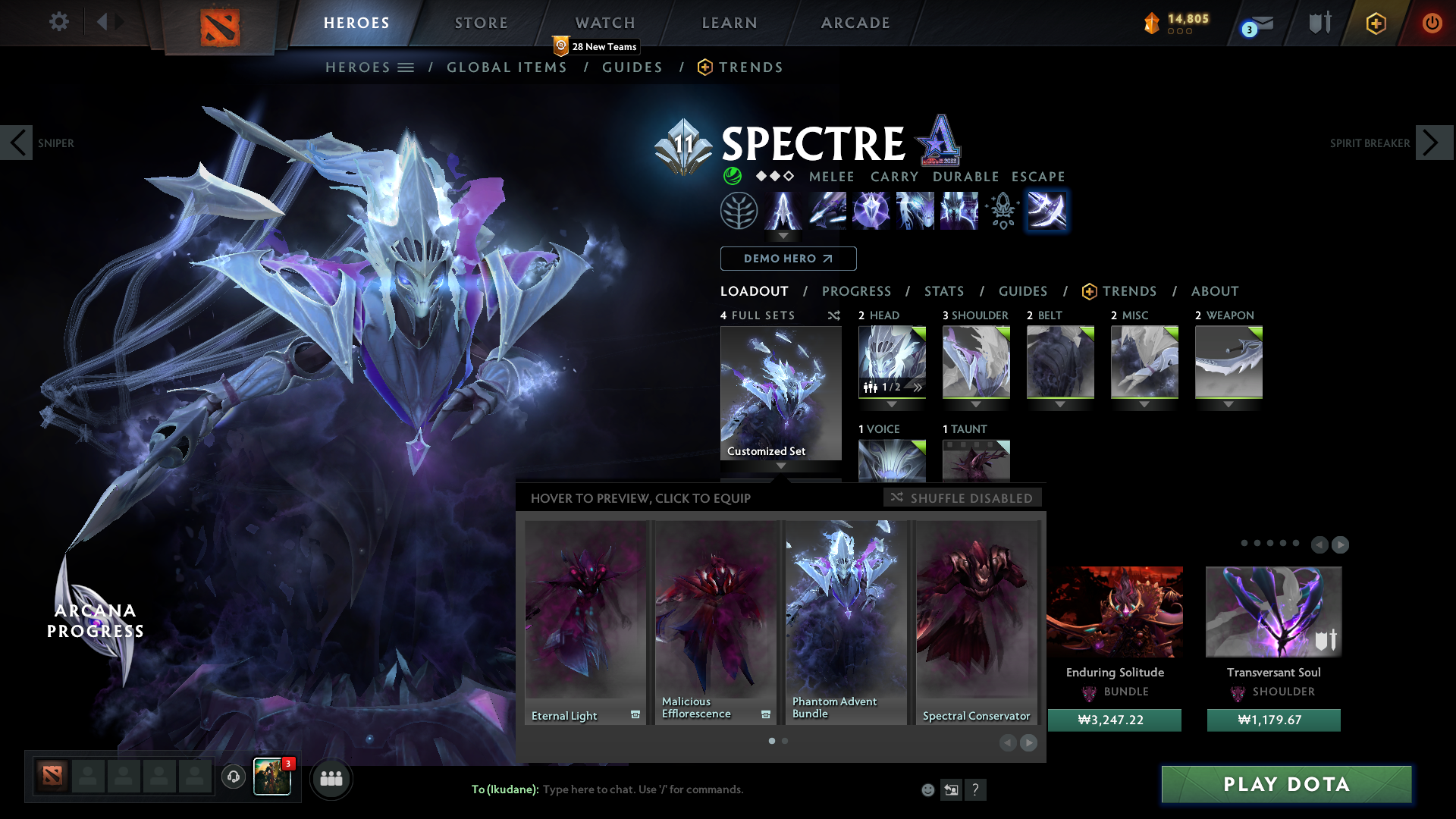Open the talent dropdown under the first ability
The height and width of the screenshot is (819, 1456).
(784, 237)
